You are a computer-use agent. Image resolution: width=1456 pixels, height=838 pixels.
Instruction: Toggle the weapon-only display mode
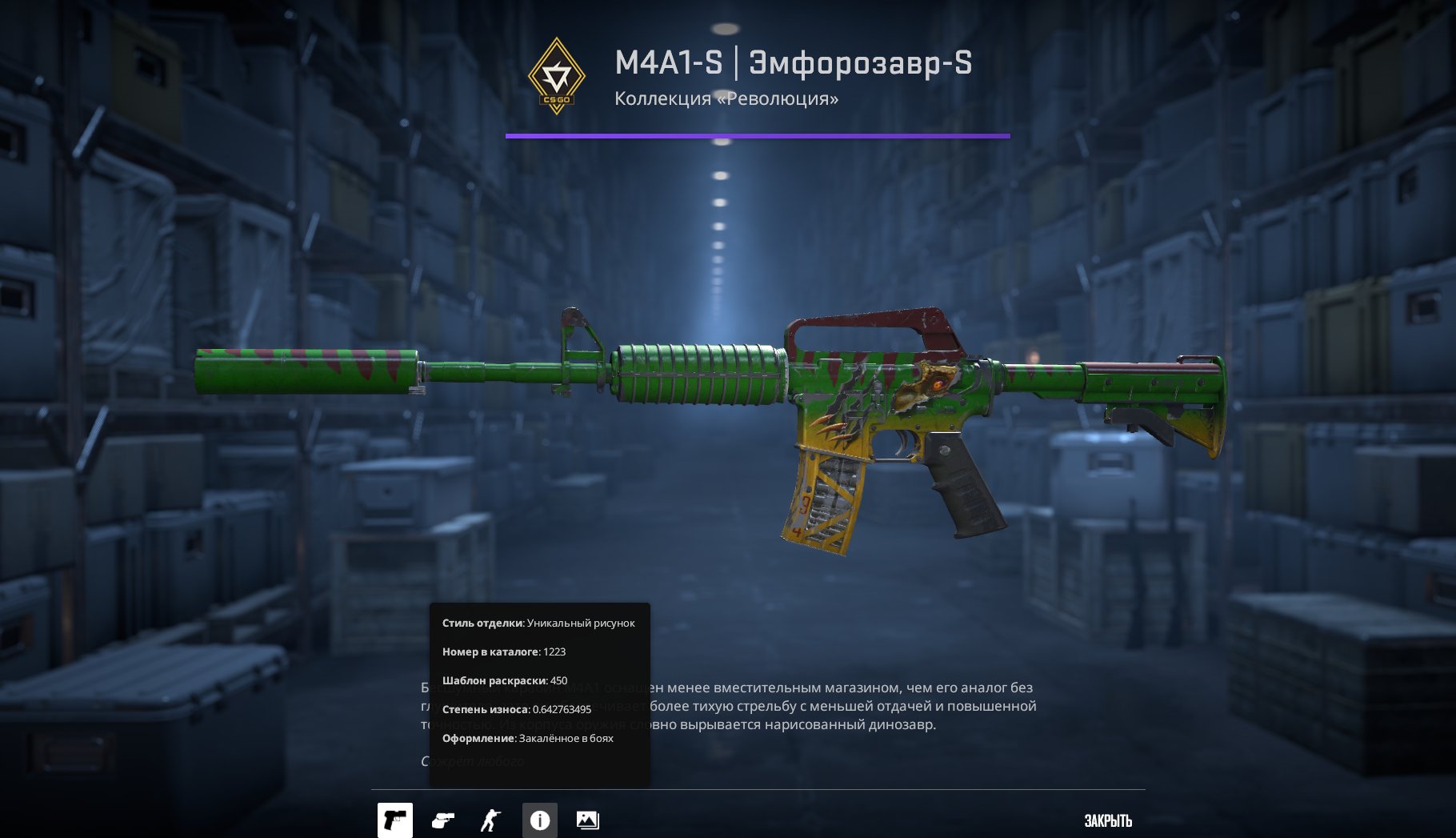coord(394,820)
